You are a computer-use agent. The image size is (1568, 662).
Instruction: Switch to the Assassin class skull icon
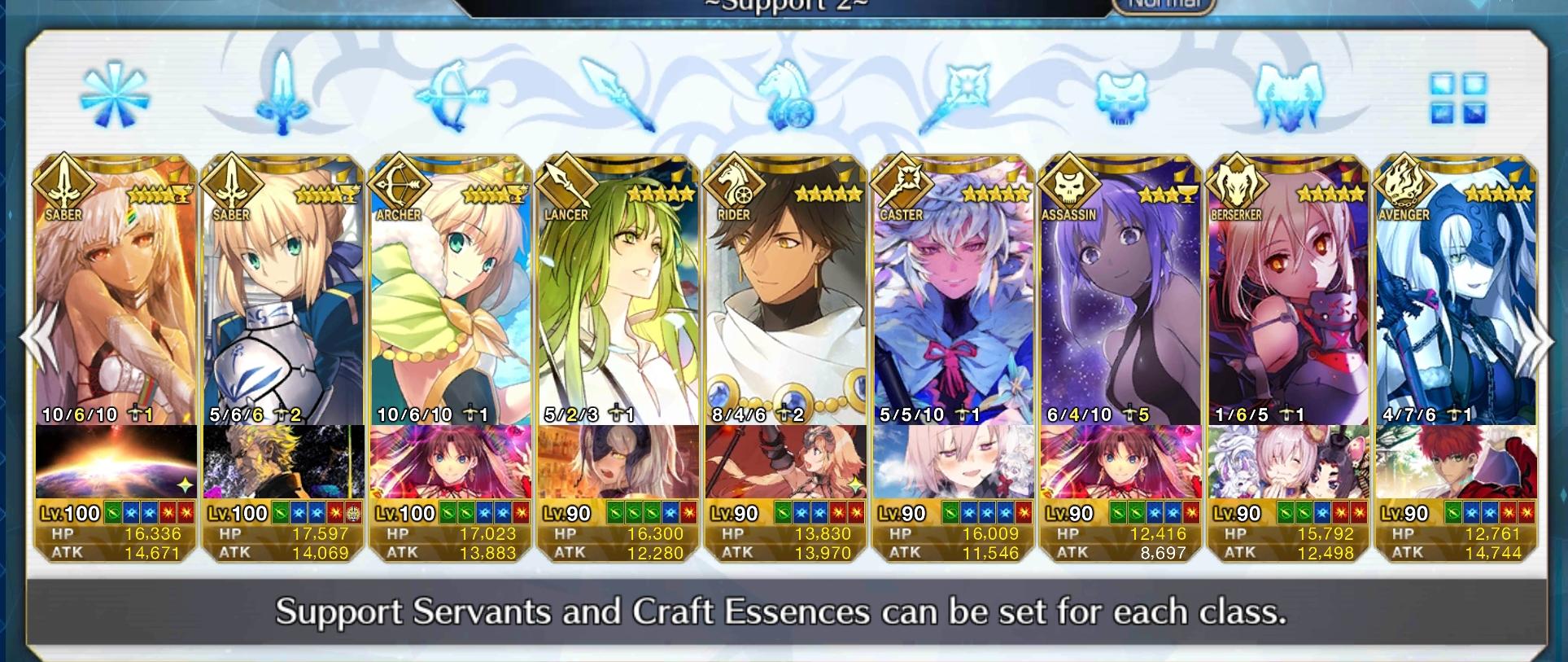pyautogui.click(x=1121, y=96)
